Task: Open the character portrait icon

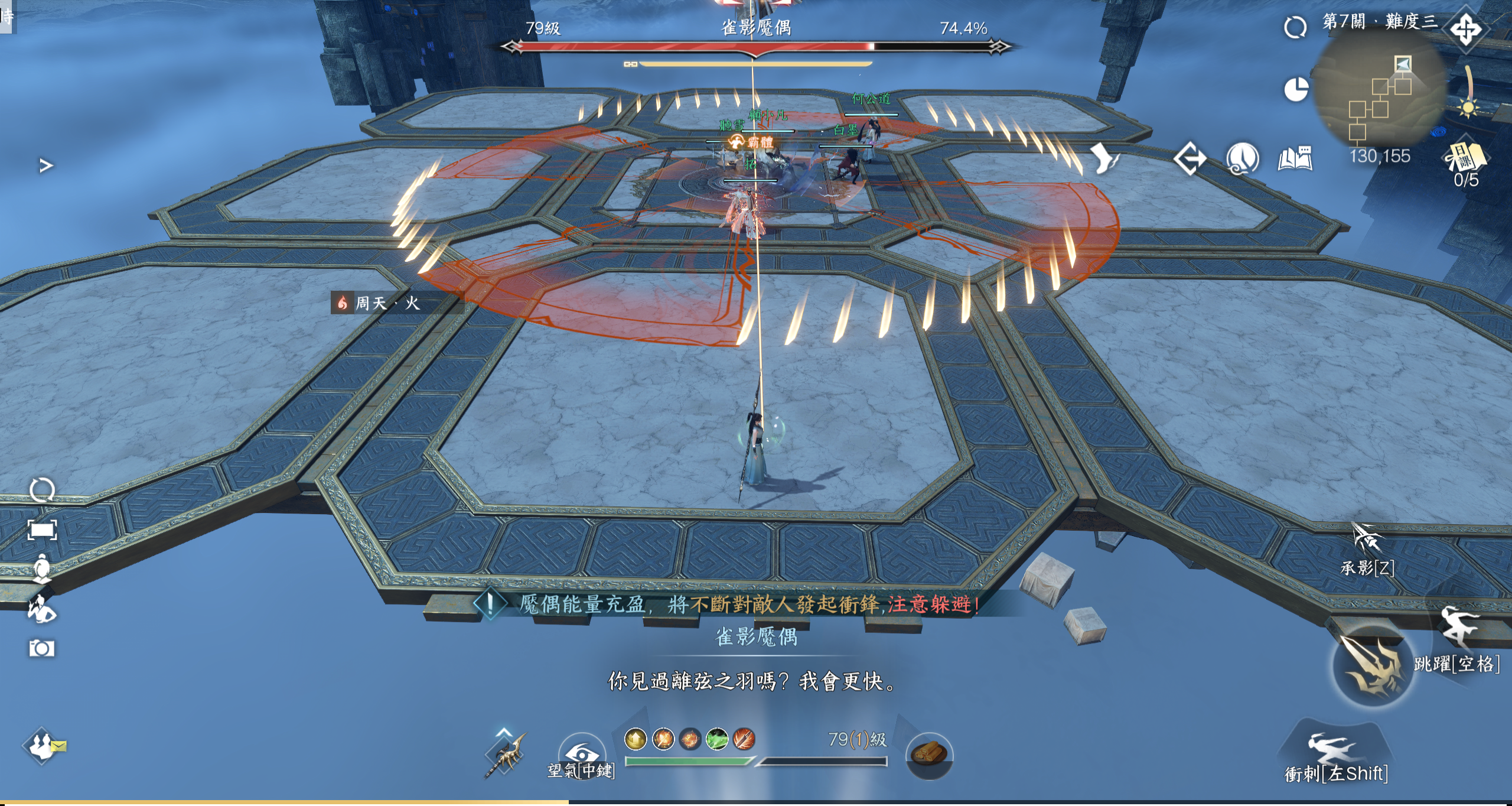Action: 42,568
